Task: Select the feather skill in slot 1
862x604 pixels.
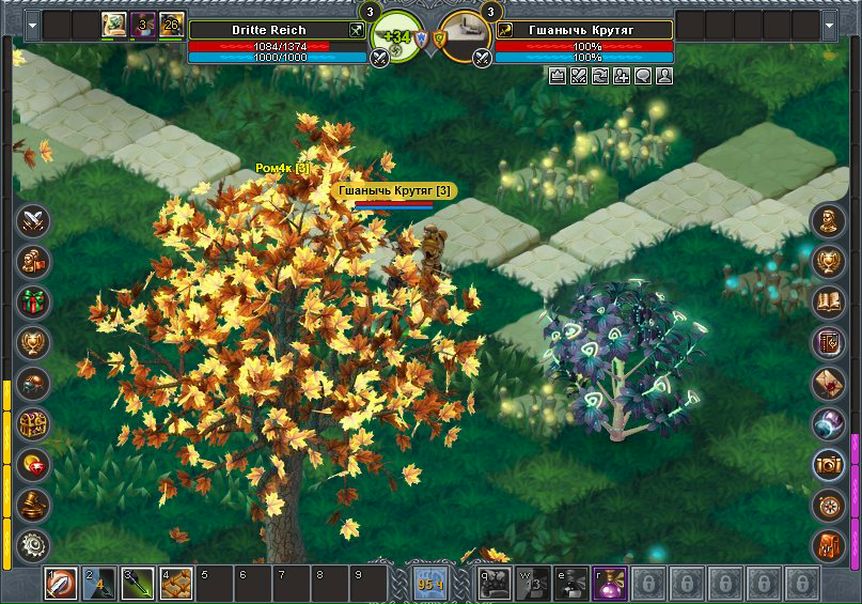Action: click(x=61, y=583)
